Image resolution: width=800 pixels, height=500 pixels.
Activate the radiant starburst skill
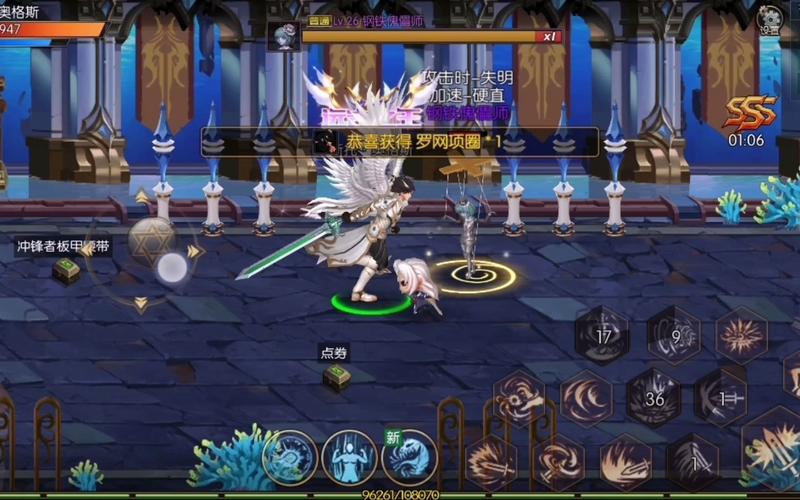[742, 336]
